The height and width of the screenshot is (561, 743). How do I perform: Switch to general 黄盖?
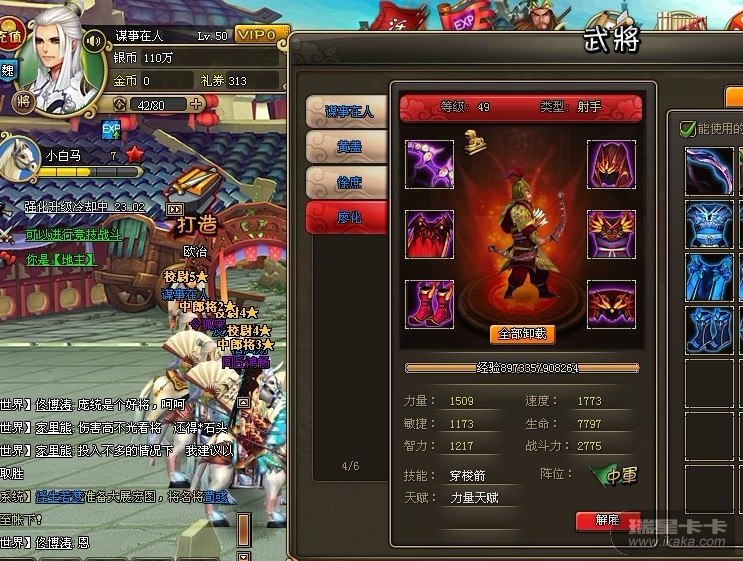347,147
